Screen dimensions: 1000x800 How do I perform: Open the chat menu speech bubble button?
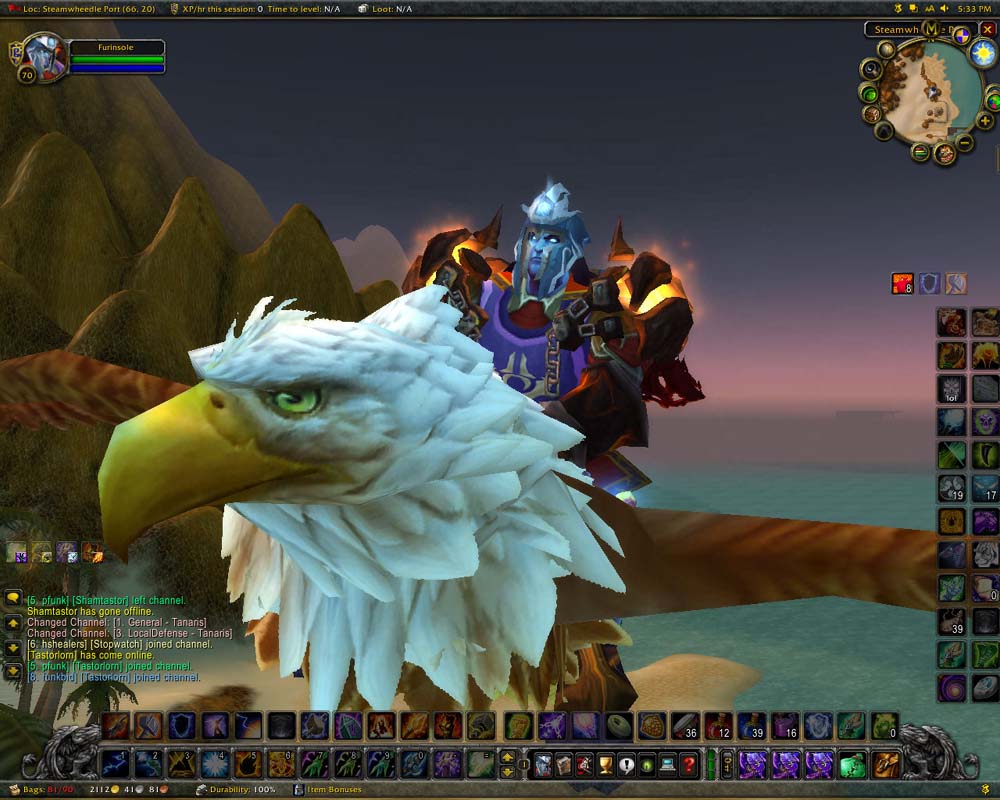pos(13,599)
